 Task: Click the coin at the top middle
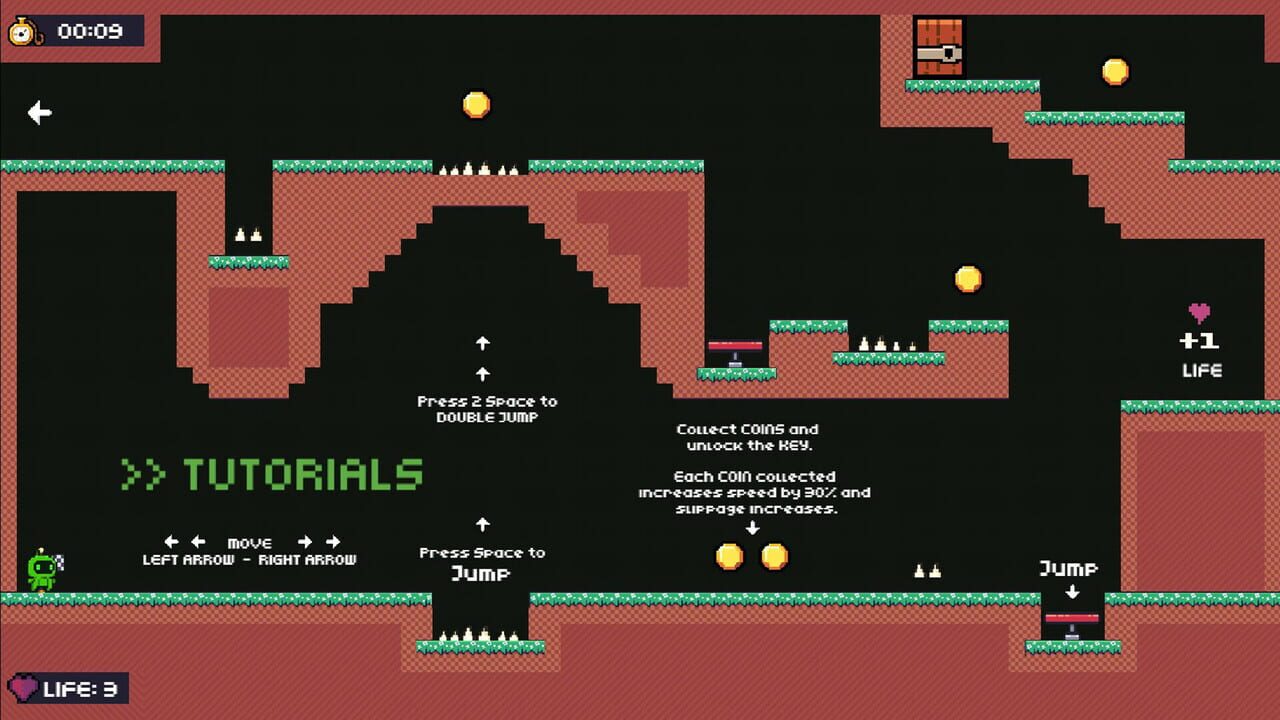tap(475, 102)
